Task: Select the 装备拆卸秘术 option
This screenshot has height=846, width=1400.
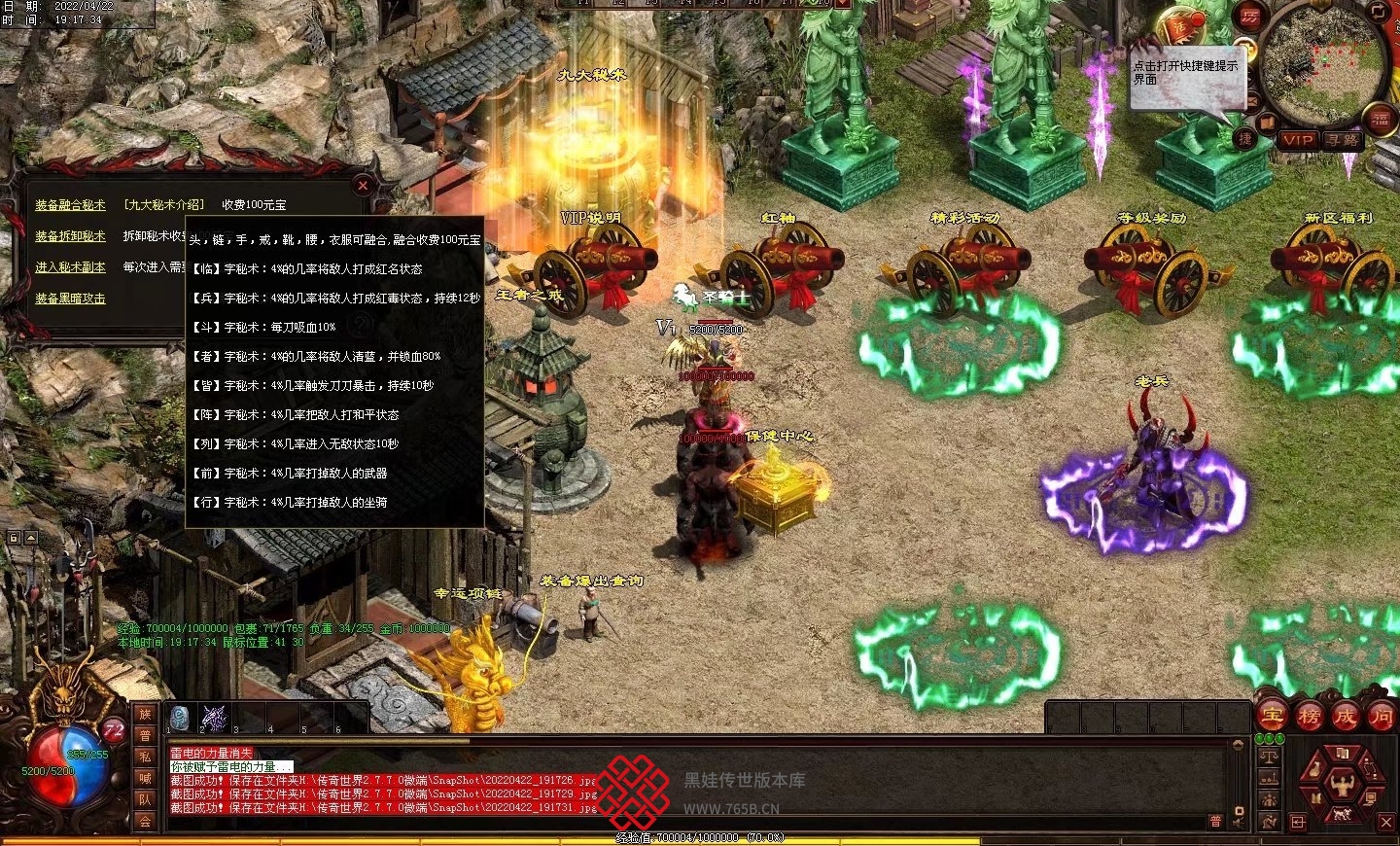Action: point(70,236)
